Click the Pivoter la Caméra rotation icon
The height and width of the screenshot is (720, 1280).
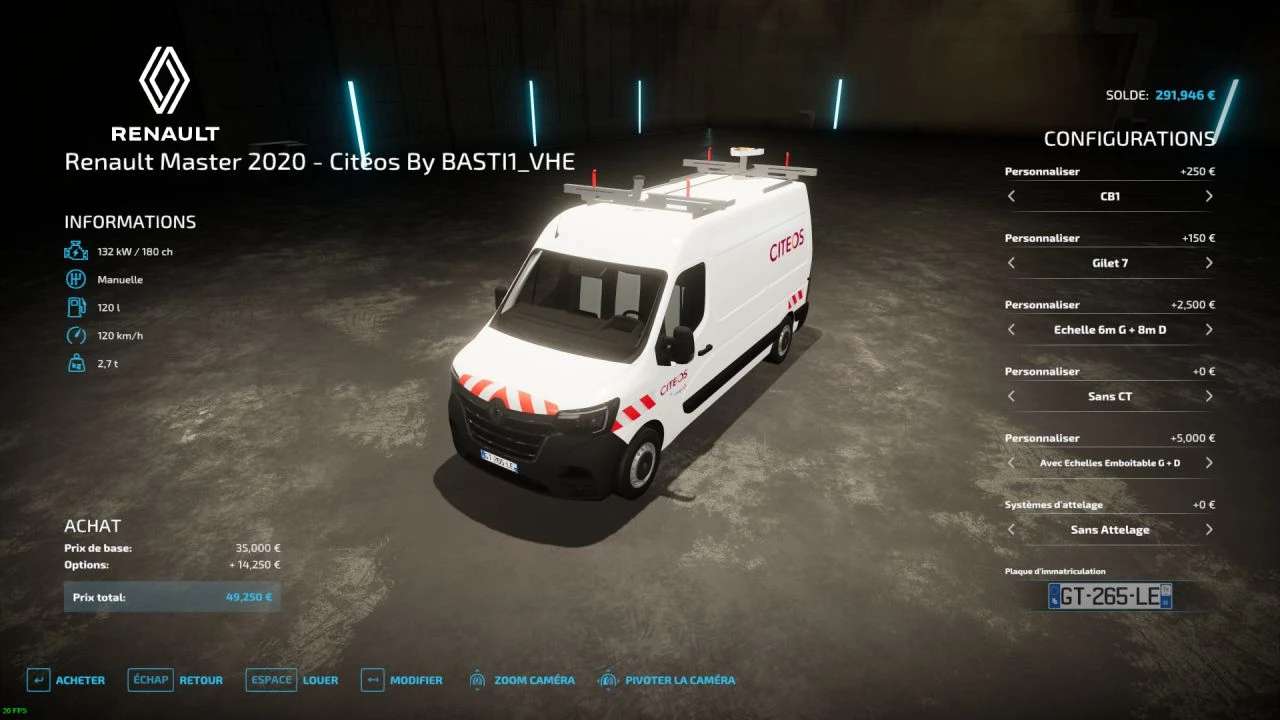click(x=606, y=680)
